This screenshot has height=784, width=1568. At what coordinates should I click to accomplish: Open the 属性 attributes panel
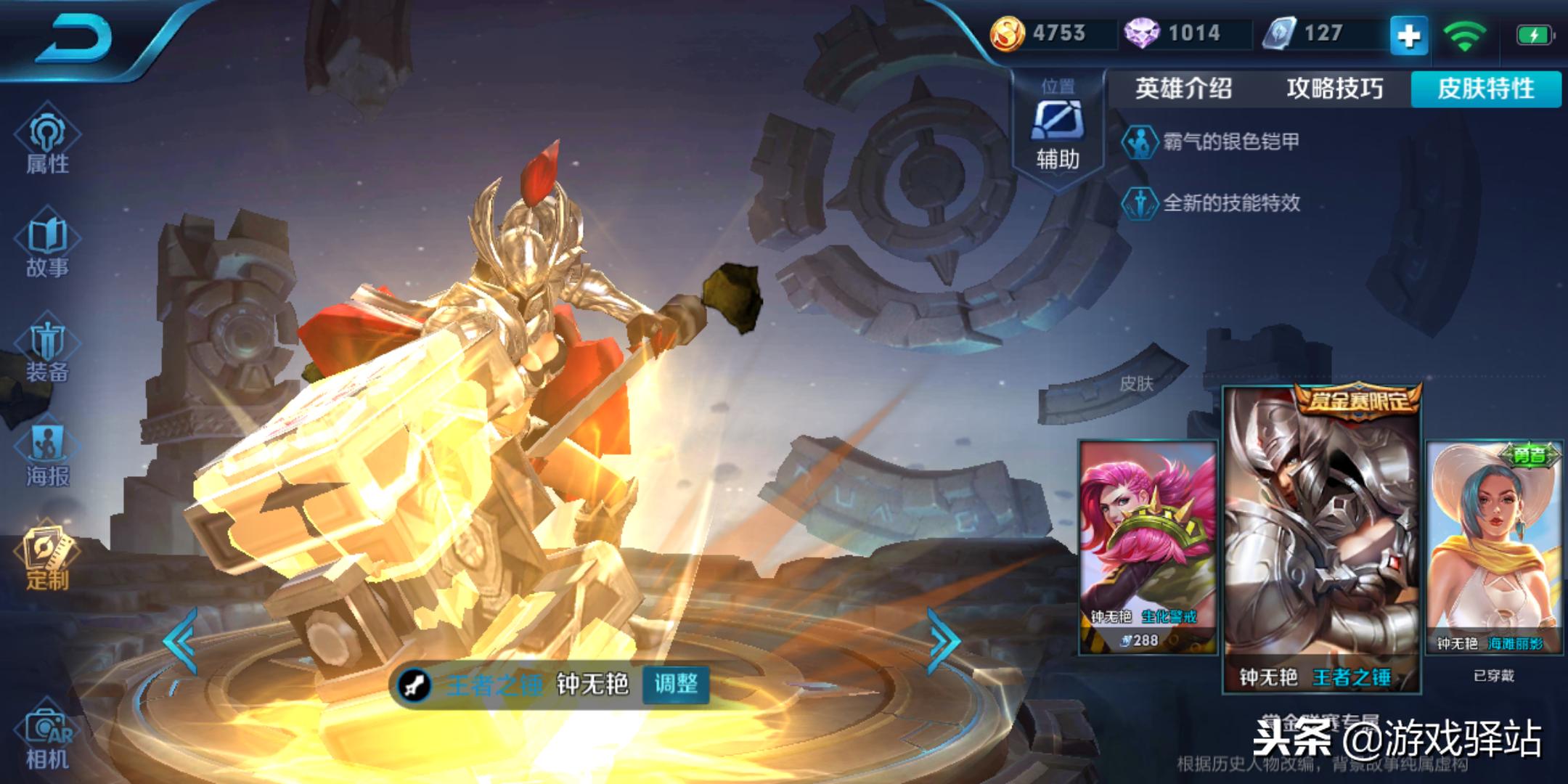(x=47, y=142)
